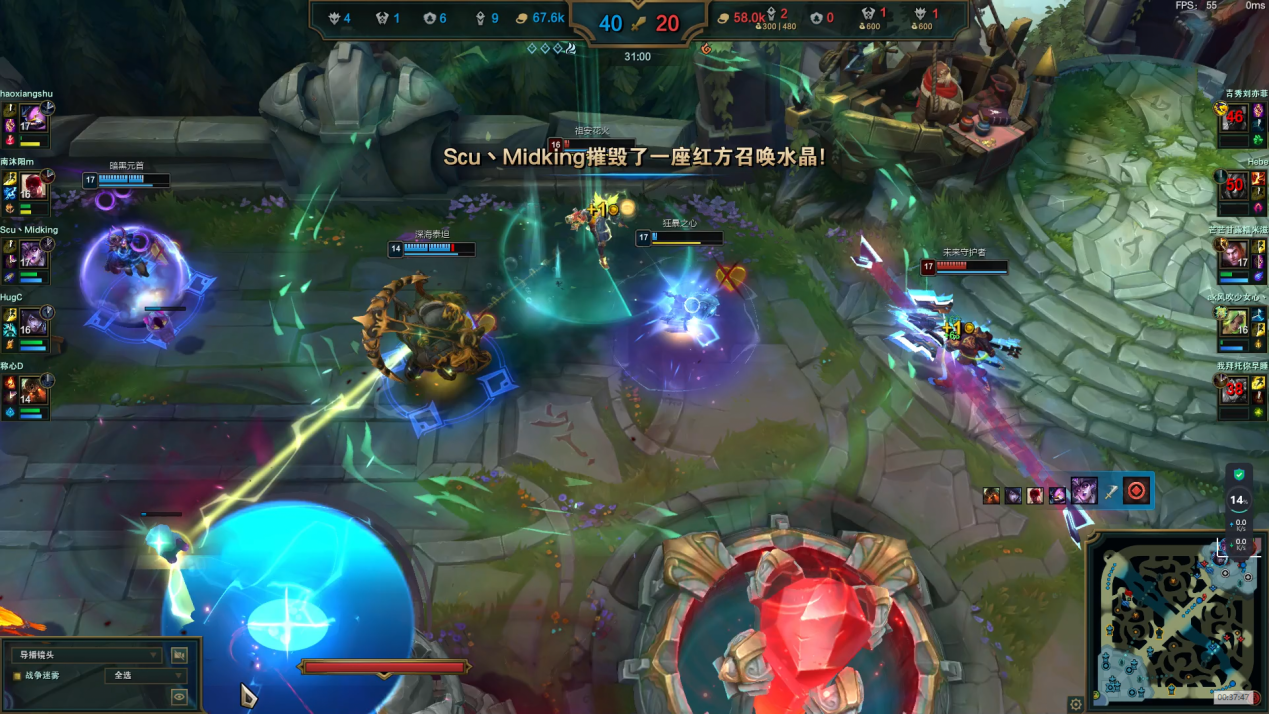Select 我拜托你早睡's champion portrait
1269x714 pixels.
pos(1235,390)
